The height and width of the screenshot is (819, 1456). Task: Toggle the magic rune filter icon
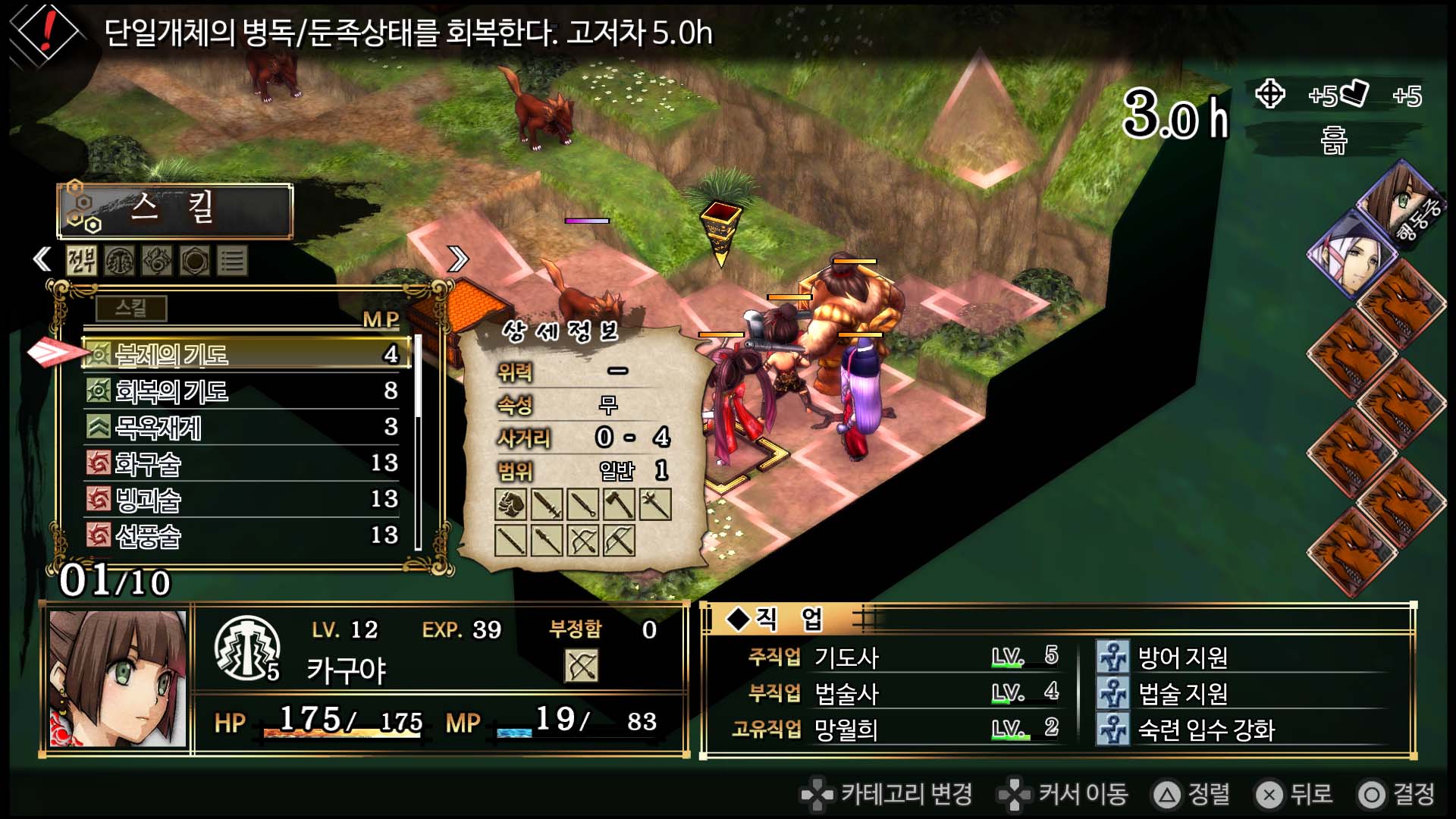(156, 260)
